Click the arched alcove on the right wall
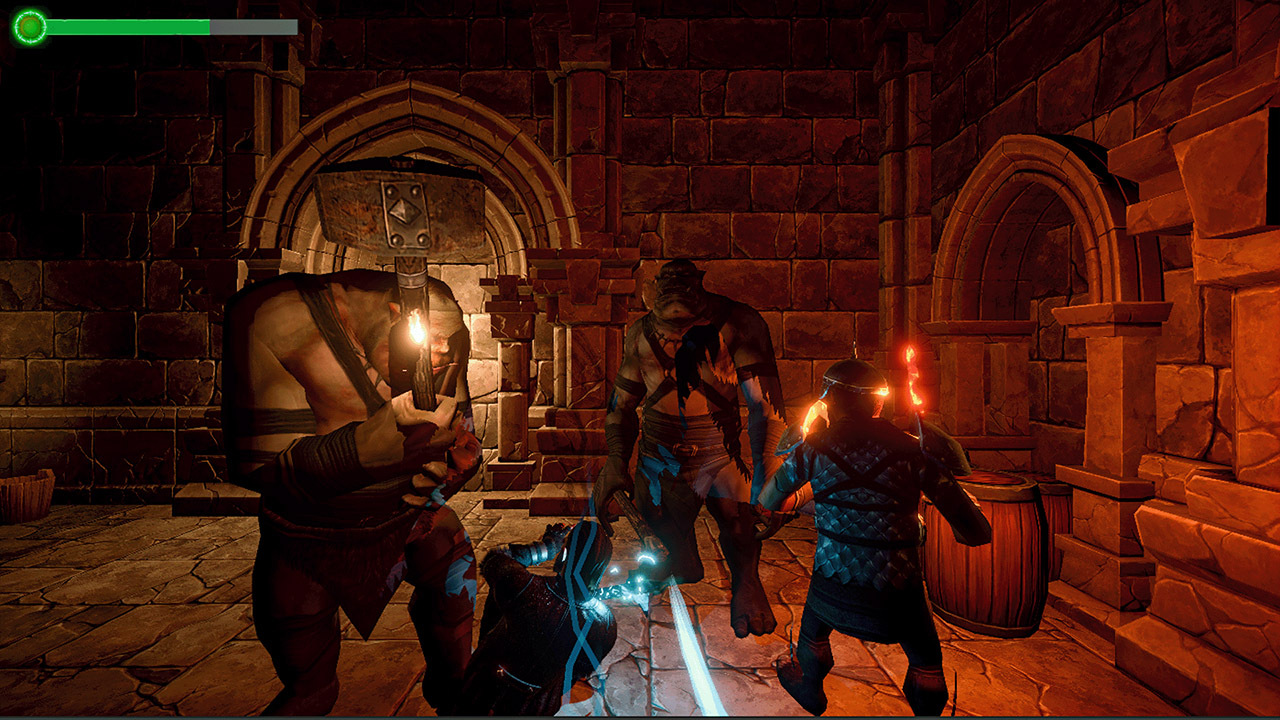The width and height of the screenshot is (1280, 720). 1010,260
